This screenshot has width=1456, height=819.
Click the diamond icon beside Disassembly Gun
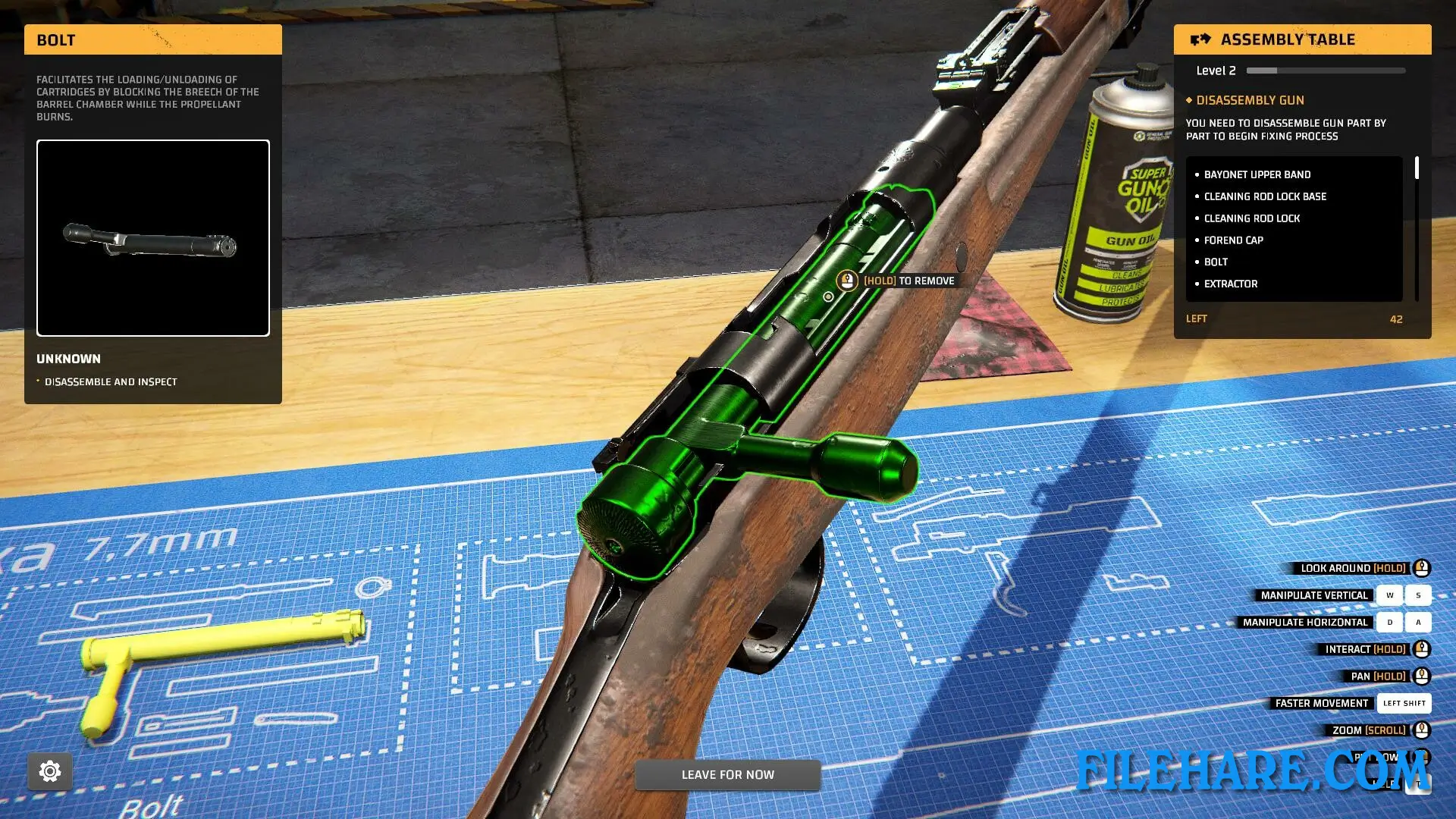pyautogui.click(x=1189, y=100)
